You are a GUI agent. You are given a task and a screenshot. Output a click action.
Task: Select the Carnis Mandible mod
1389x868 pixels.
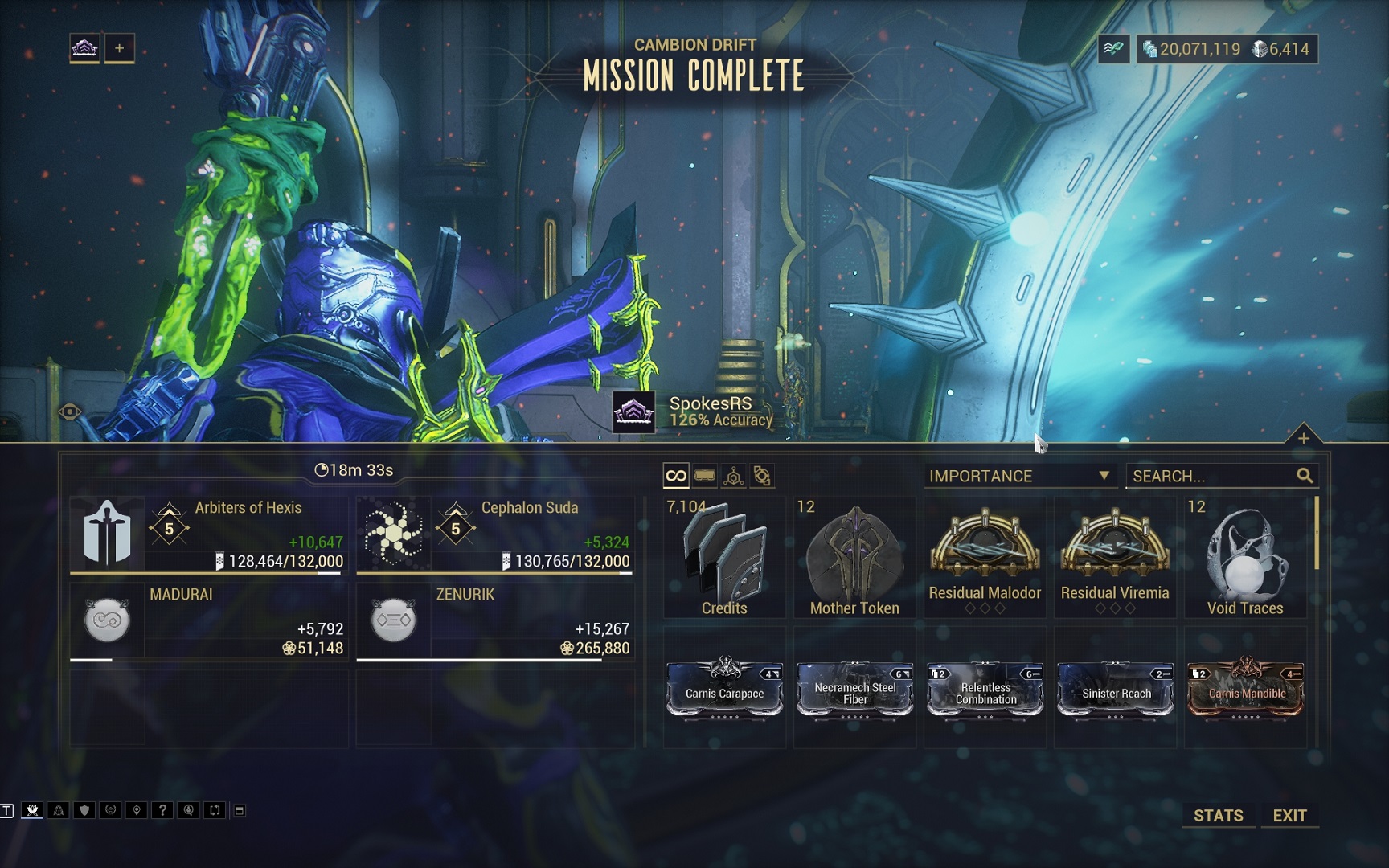point(1245,689)
